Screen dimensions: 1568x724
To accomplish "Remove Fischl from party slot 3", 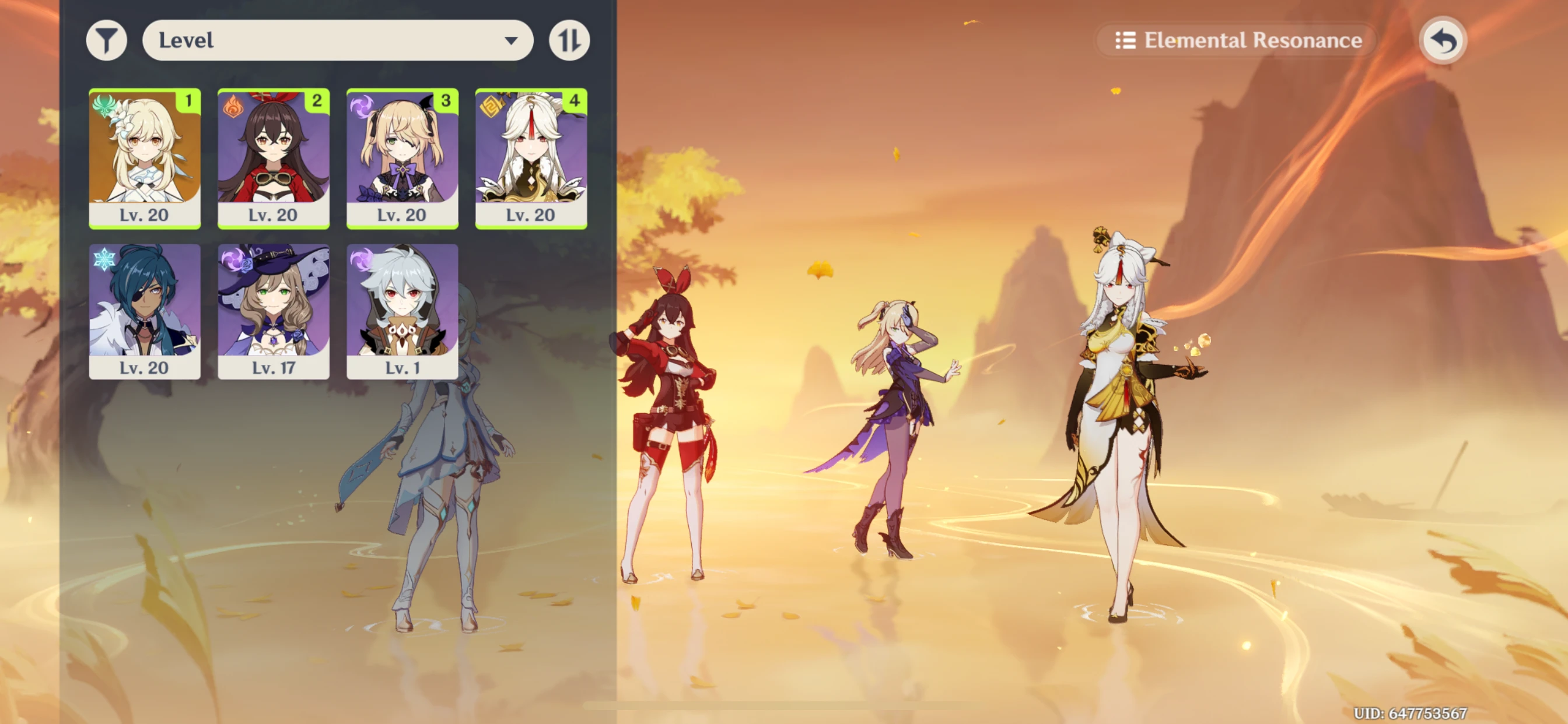I will coord(402,158).
